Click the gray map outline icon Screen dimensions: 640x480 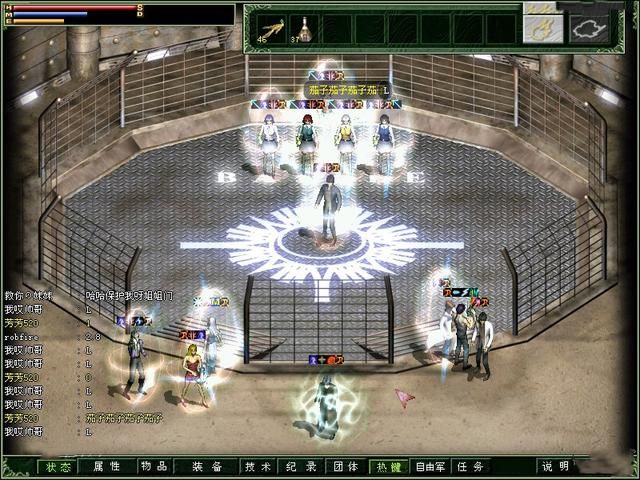590,29
